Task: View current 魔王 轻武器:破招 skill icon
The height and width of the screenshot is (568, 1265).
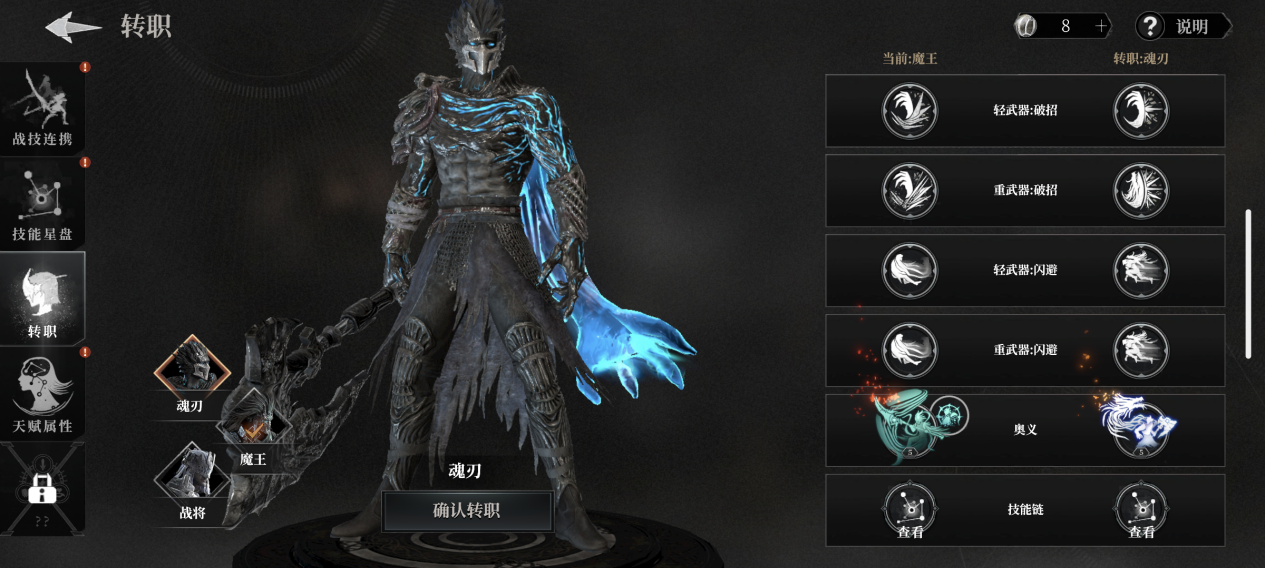Action: point(909,110)
